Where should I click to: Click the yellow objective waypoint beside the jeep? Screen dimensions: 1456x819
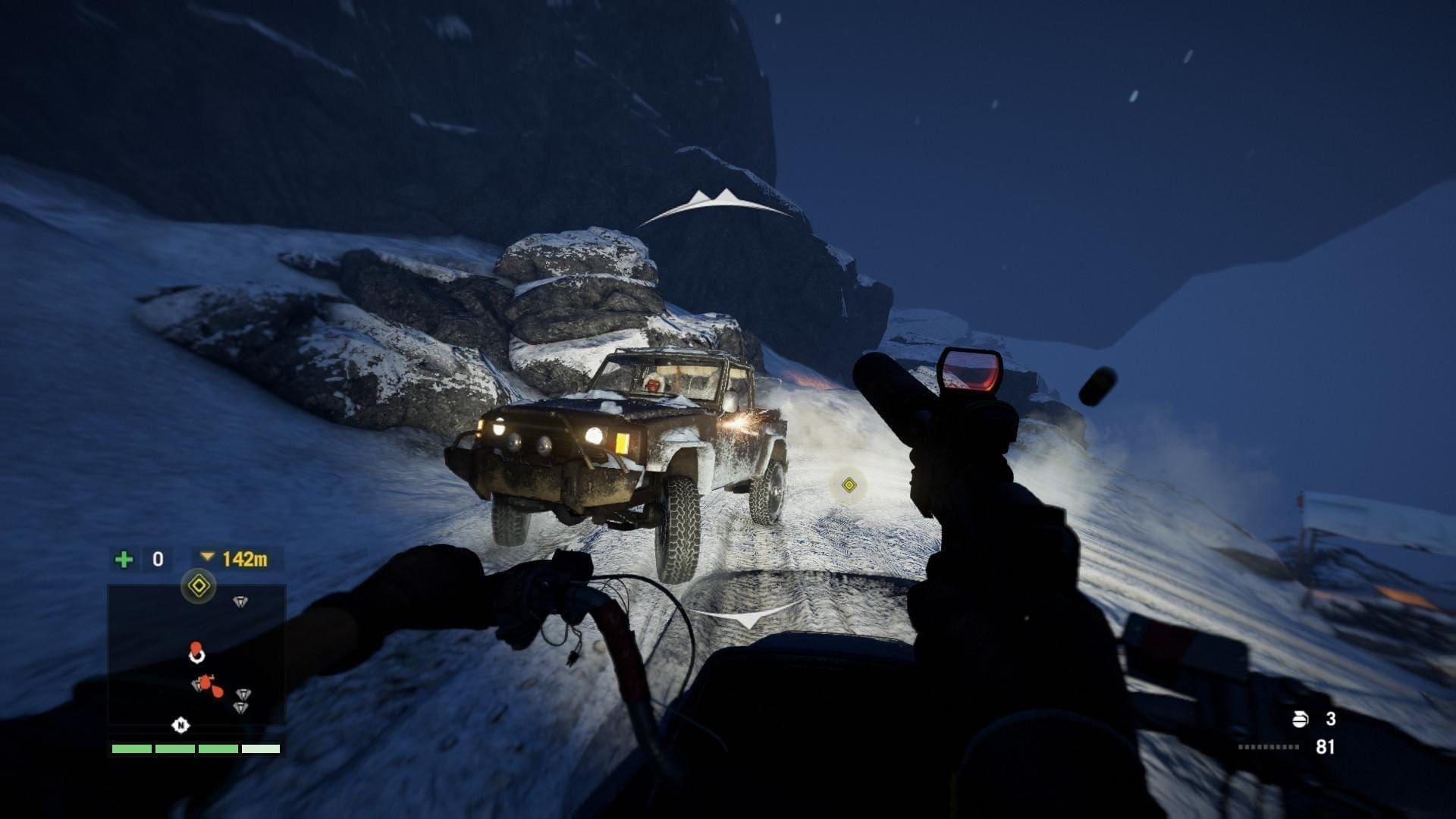tap(849, 485)
